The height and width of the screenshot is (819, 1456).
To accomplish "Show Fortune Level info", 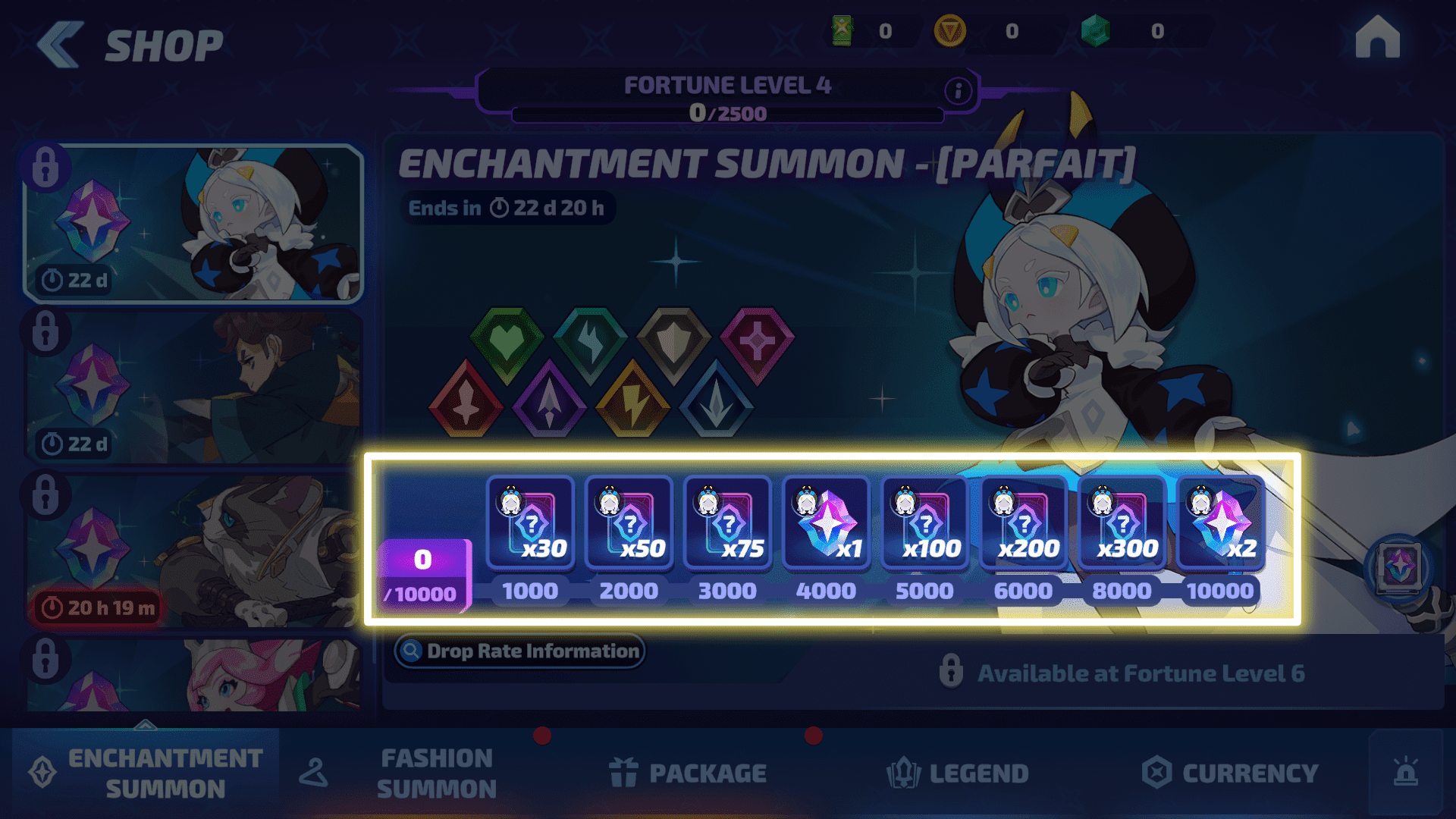I will pos(958,91).
